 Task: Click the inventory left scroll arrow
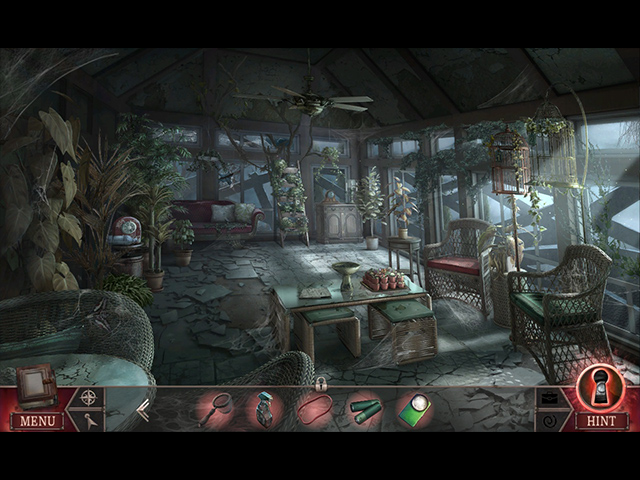pos(143,409)
